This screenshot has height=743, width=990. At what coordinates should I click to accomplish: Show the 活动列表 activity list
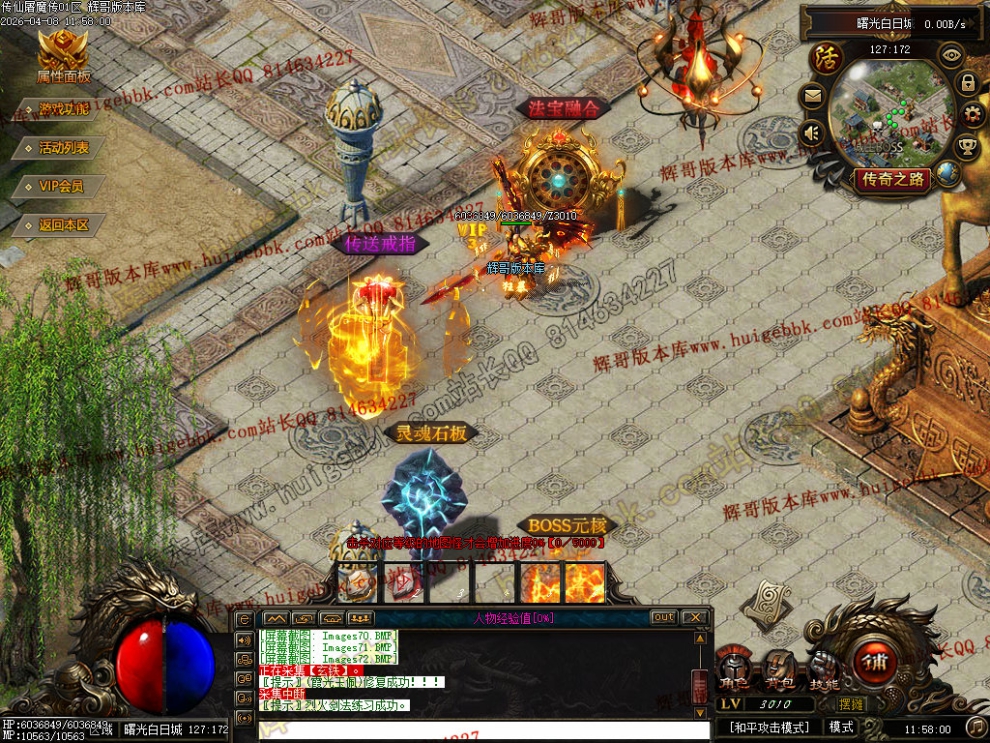tap(62, 147)
